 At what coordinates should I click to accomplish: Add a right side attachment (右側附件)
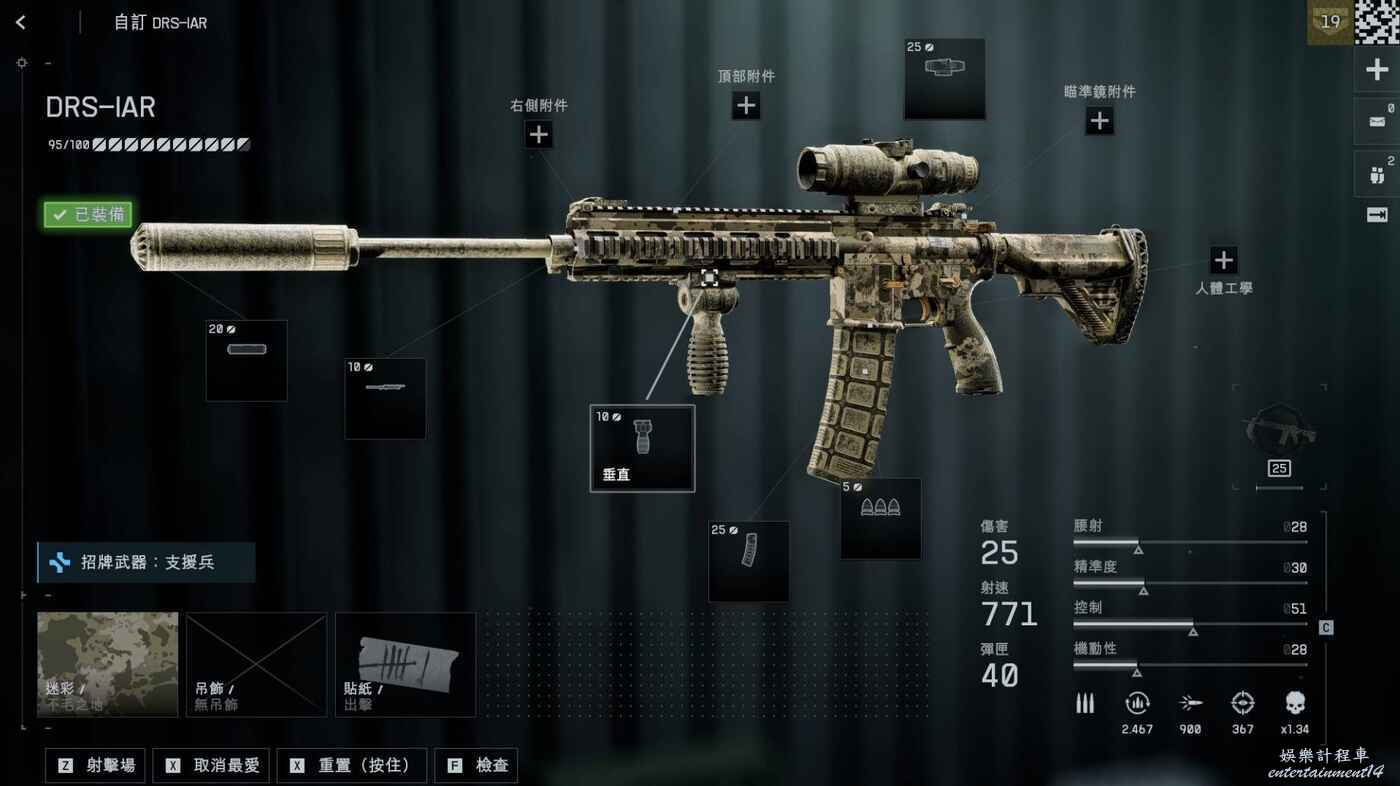(539, 134)
